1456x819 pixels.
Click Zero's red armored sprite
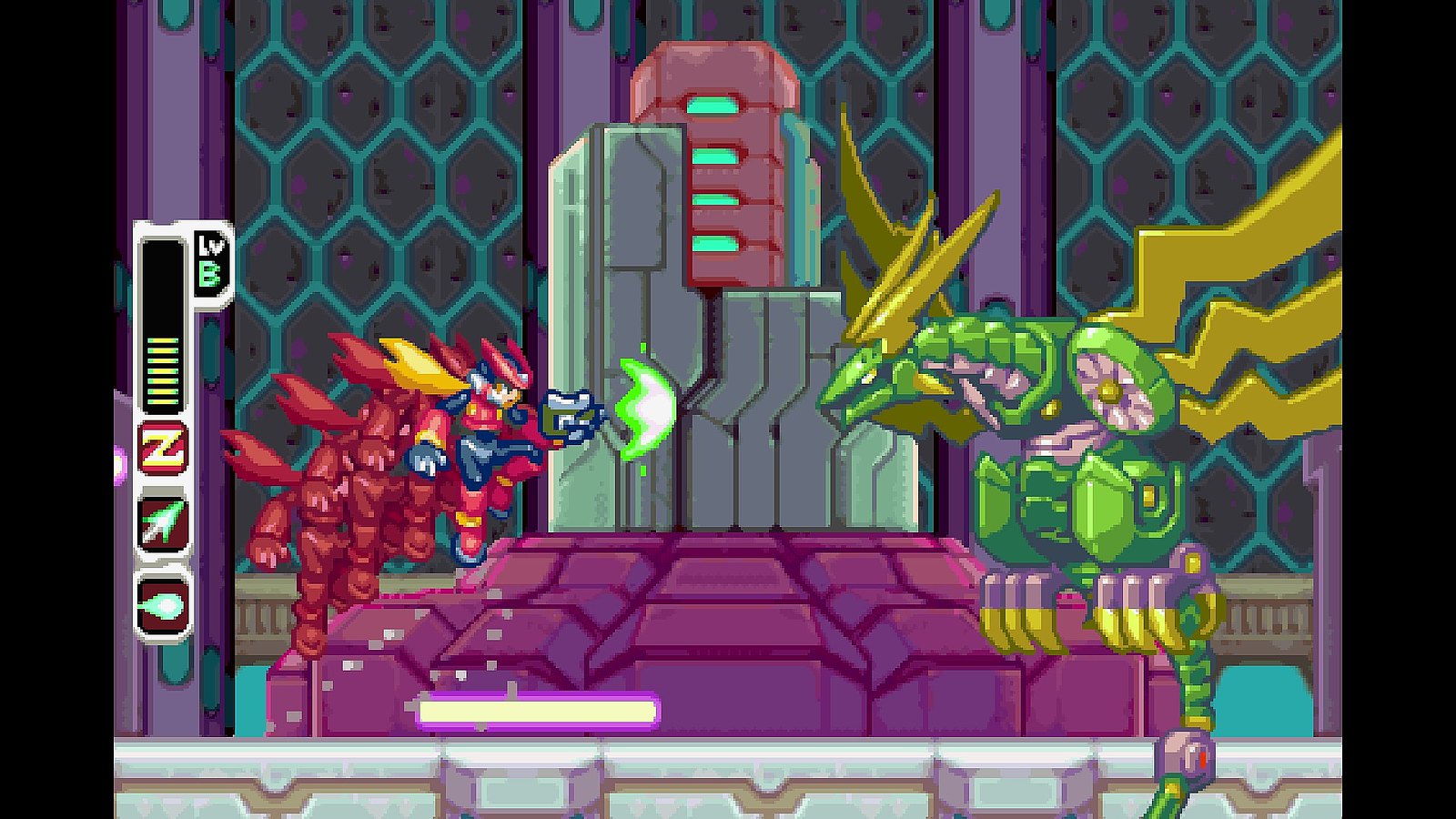pos(428,455)
